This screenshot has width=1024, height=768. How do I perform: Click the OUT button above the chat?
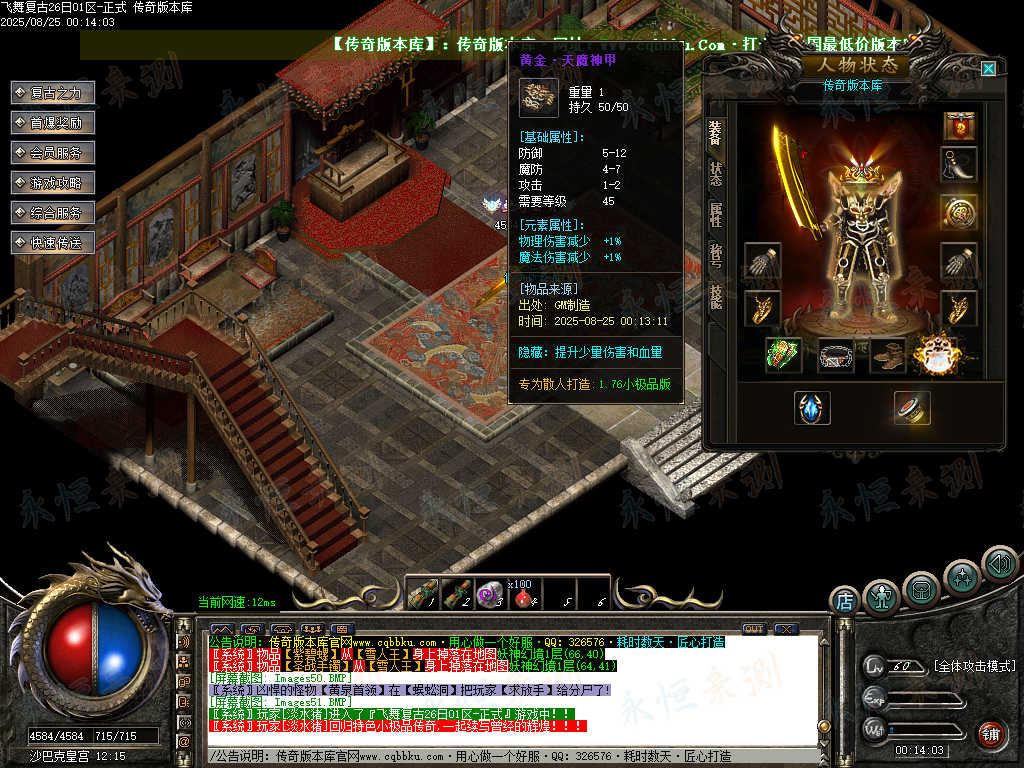[x=753, y=629]
